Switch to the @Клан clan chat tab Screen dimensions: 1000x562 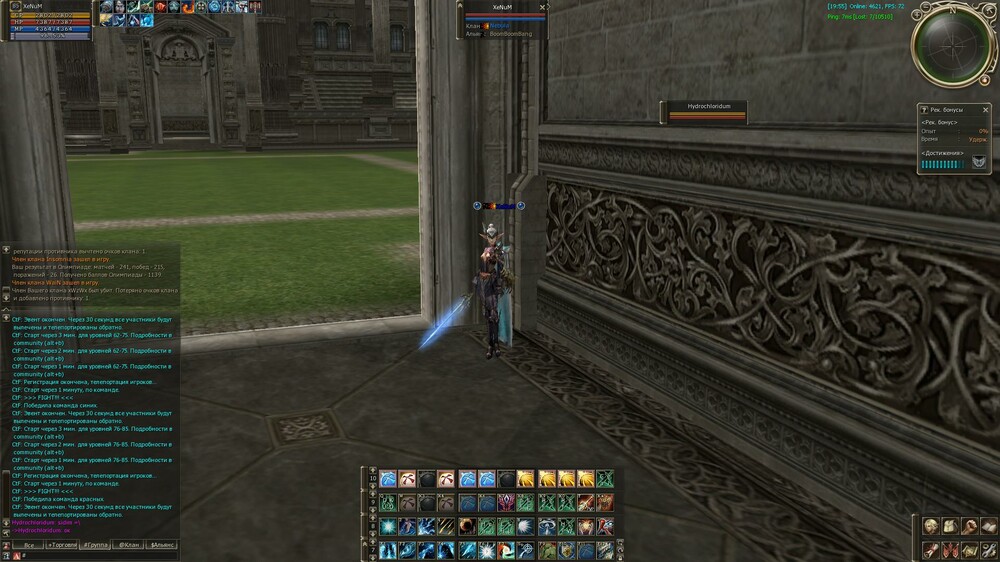click(128, 545)
